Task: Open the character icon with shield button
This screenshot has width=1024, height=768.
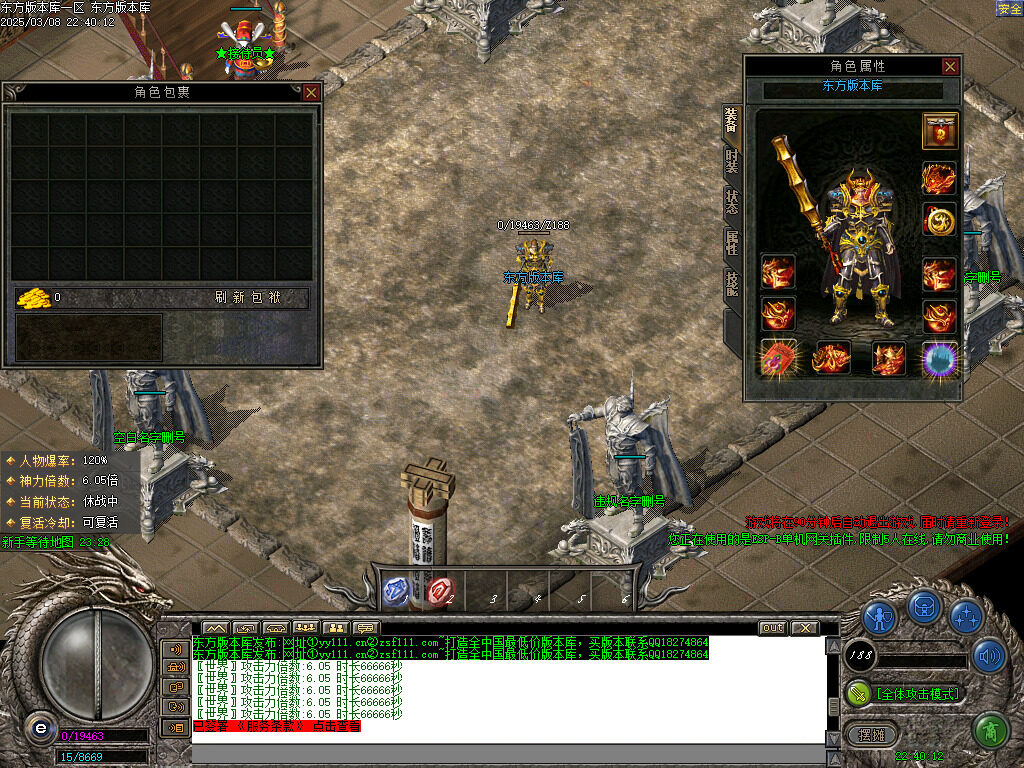Action: 880,615
